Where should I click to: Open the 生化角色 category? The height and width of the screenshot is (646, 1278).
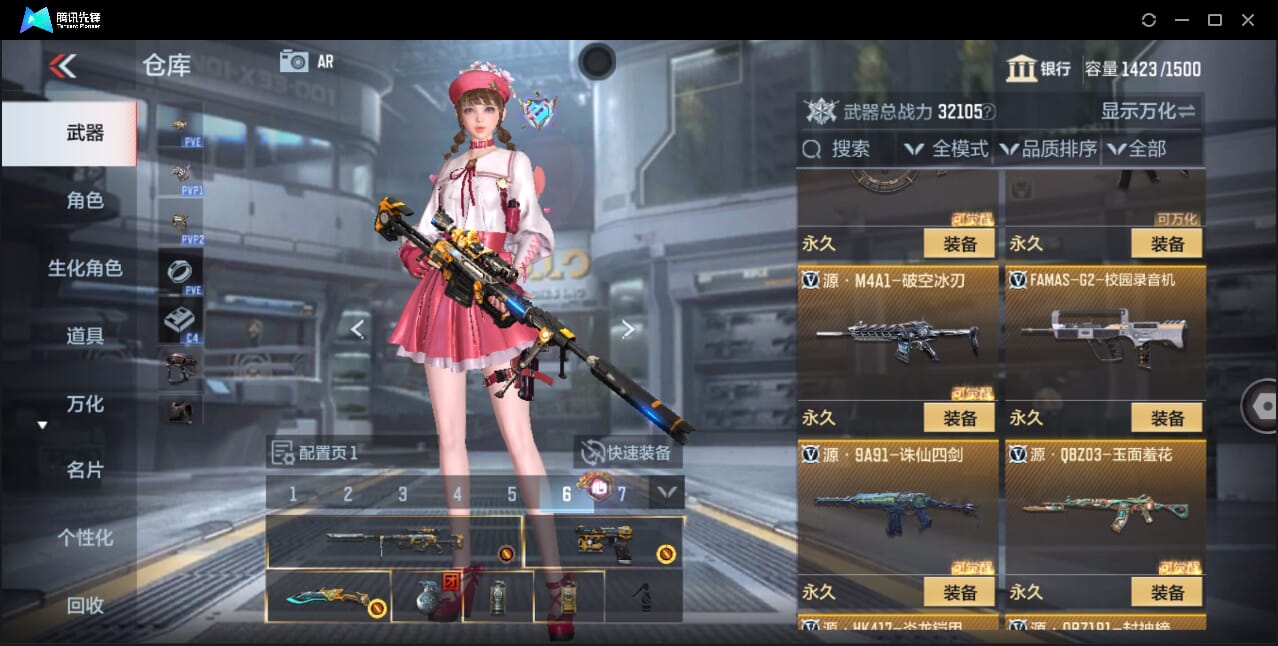(x=85, y=268)
